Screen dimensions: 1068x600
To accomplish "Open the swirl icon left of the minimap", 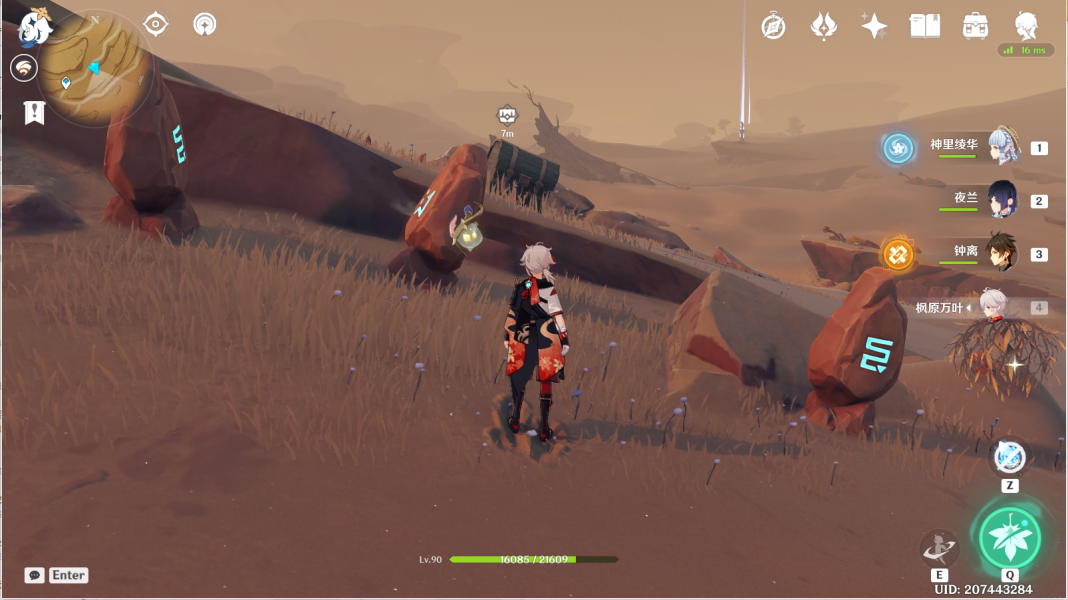I will click(24, 68).
